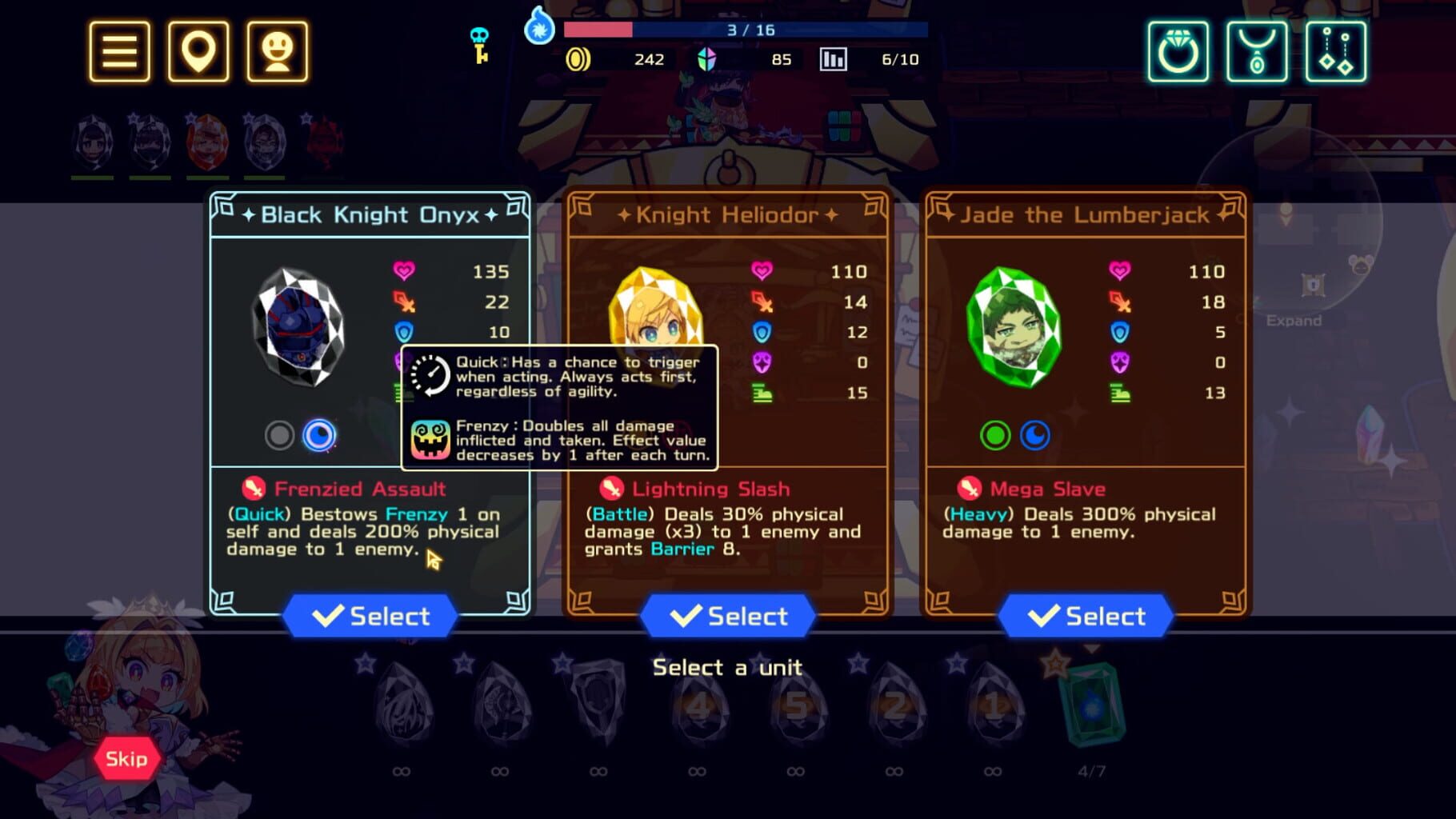Click the skull key icon
The image size is (1456, 819).
481,44
